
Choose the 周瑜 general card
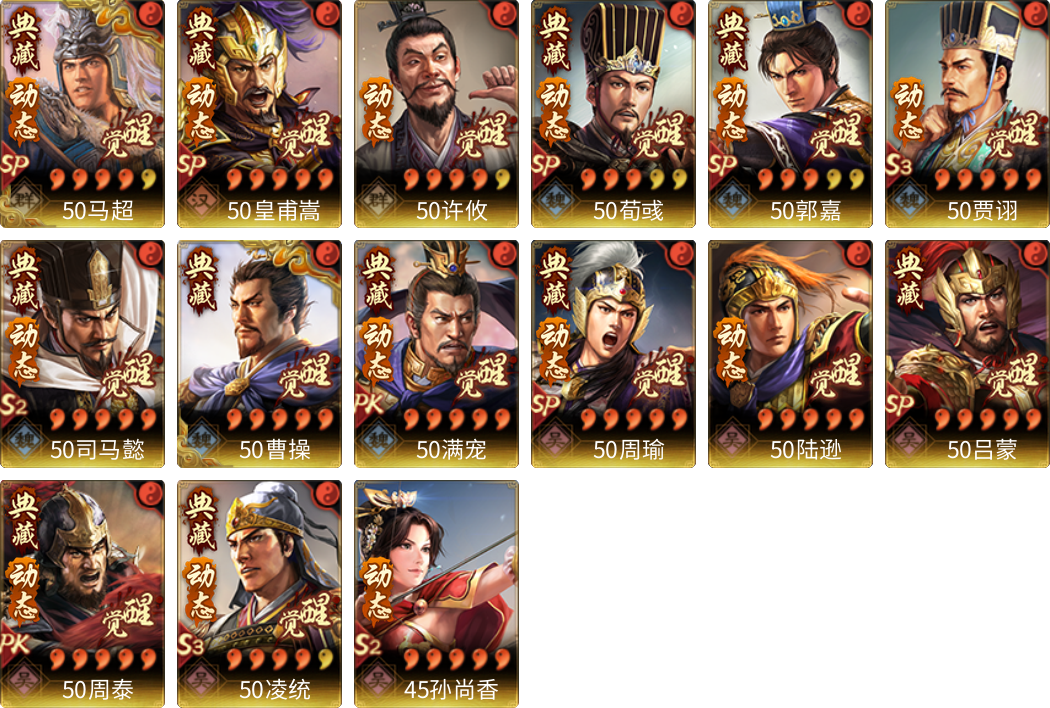(x=613, y=353)
